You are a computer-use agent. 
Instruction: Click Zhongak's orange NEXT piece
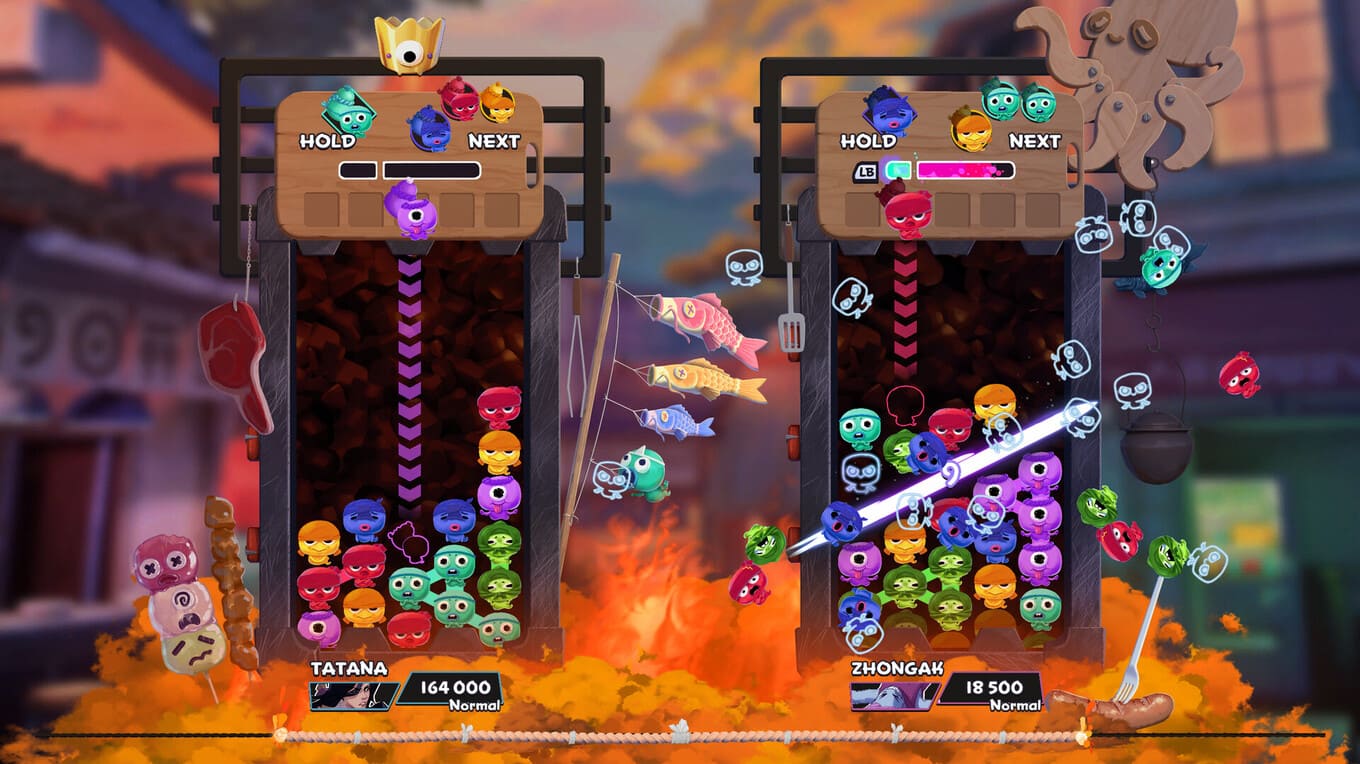970,129
